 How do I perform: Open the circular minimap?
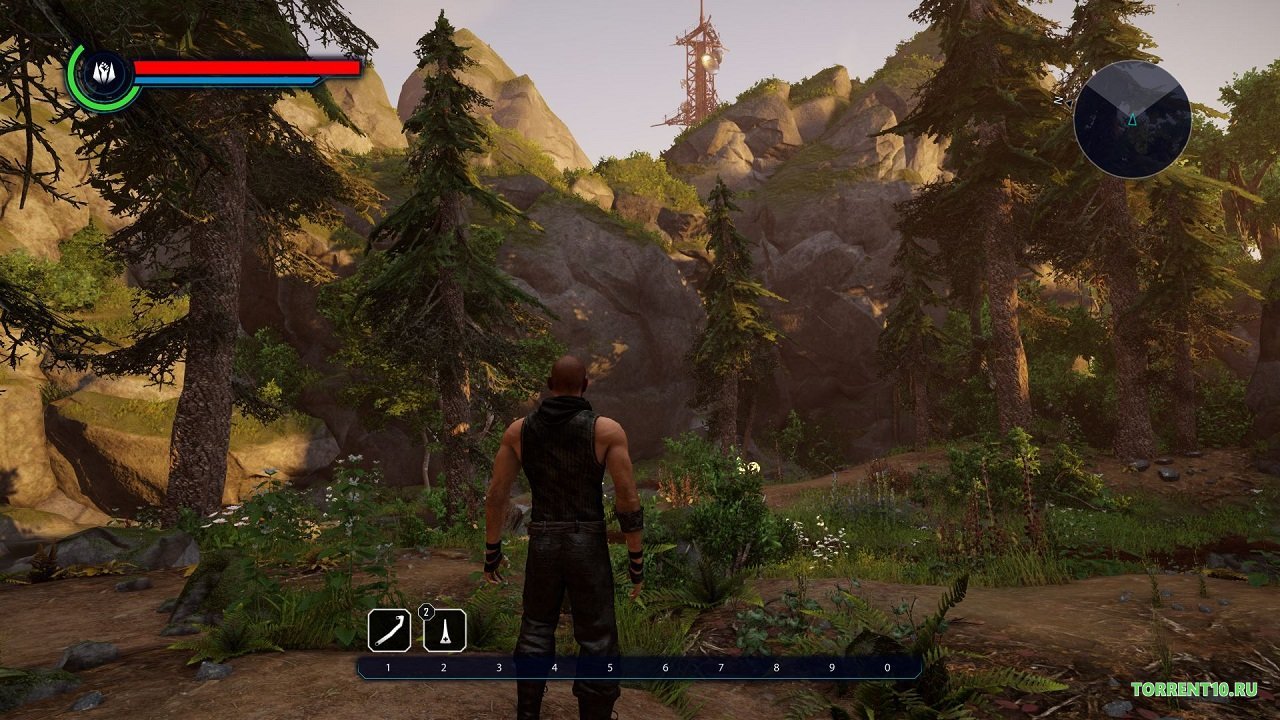[x=1132, y=119]
